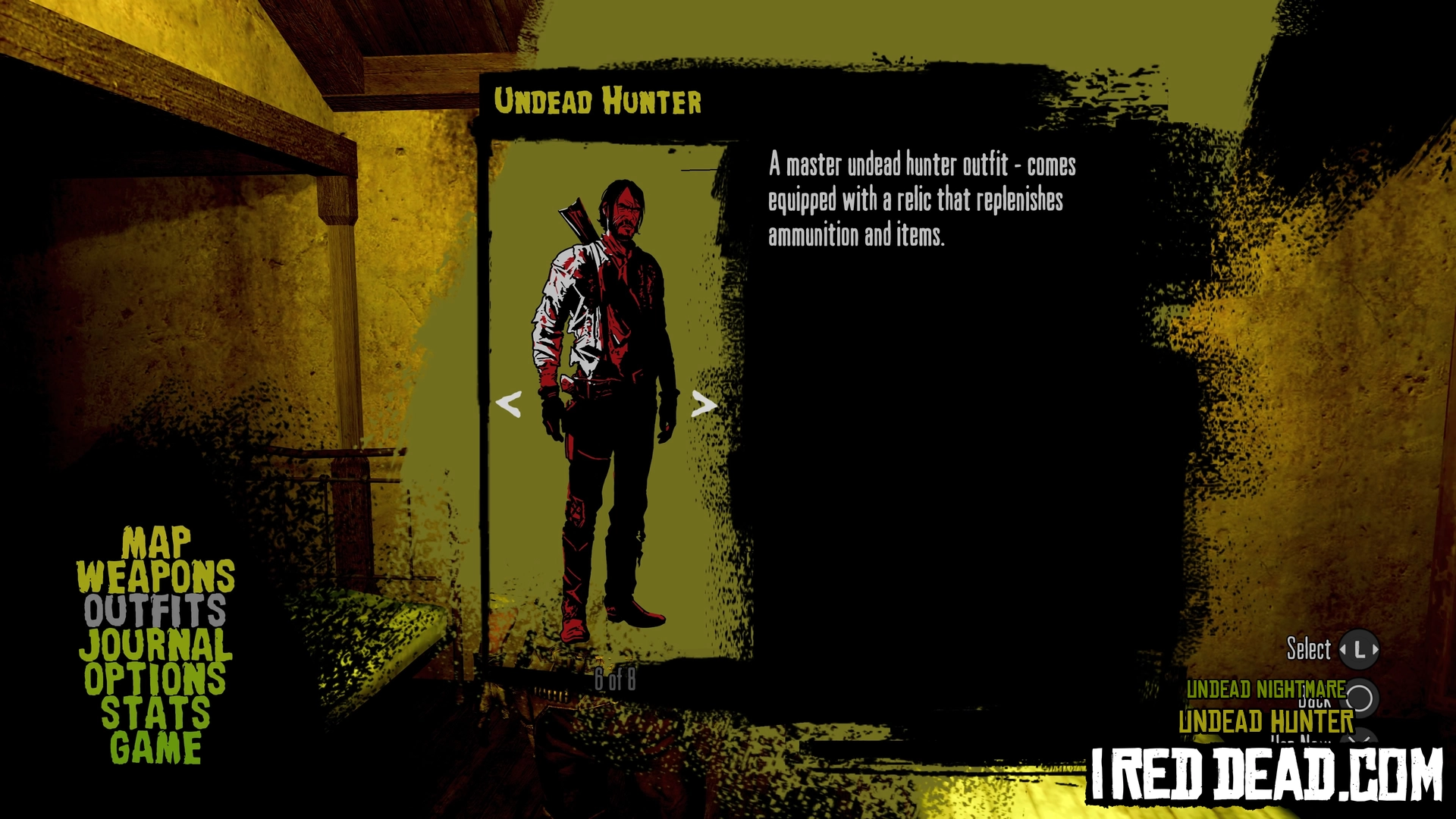Click the left arrow for previous outfit
Viewport: 1456px width, 819px height.
[x=508, y=403]
